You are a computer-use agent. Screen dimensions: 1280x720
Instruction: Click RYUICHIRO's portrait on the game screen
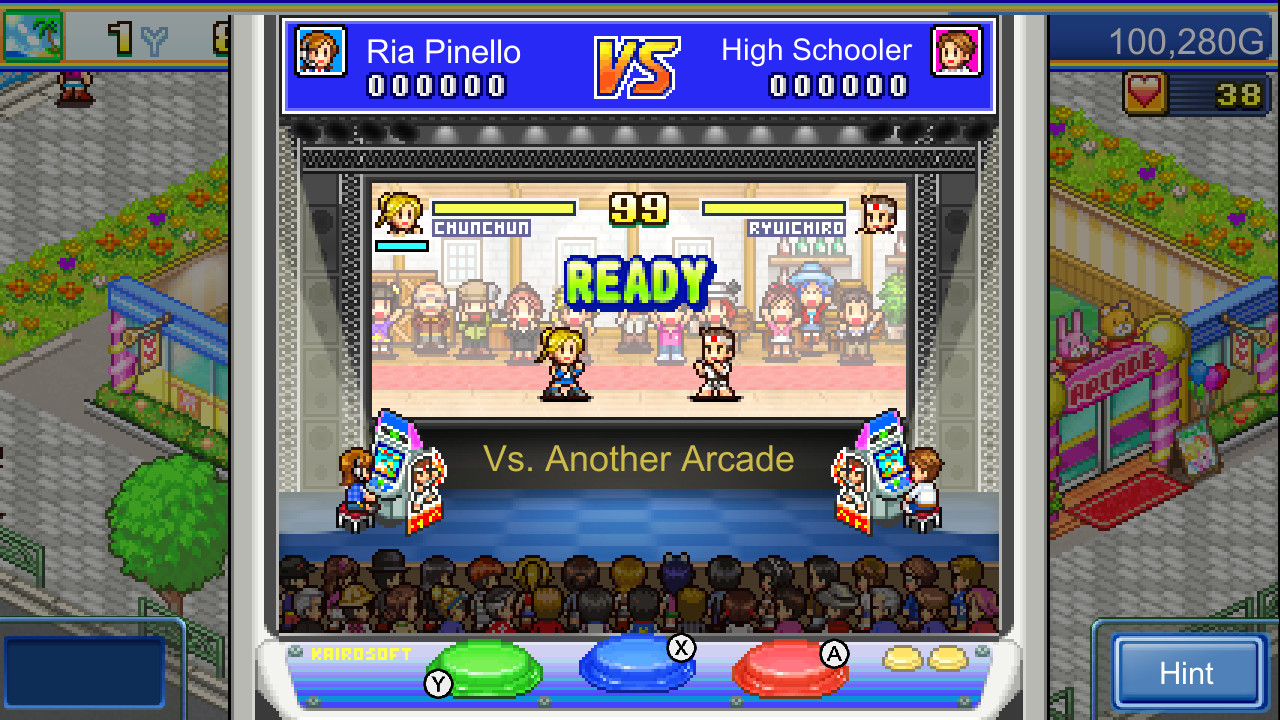pyautogui.click(x=878, y=212)
